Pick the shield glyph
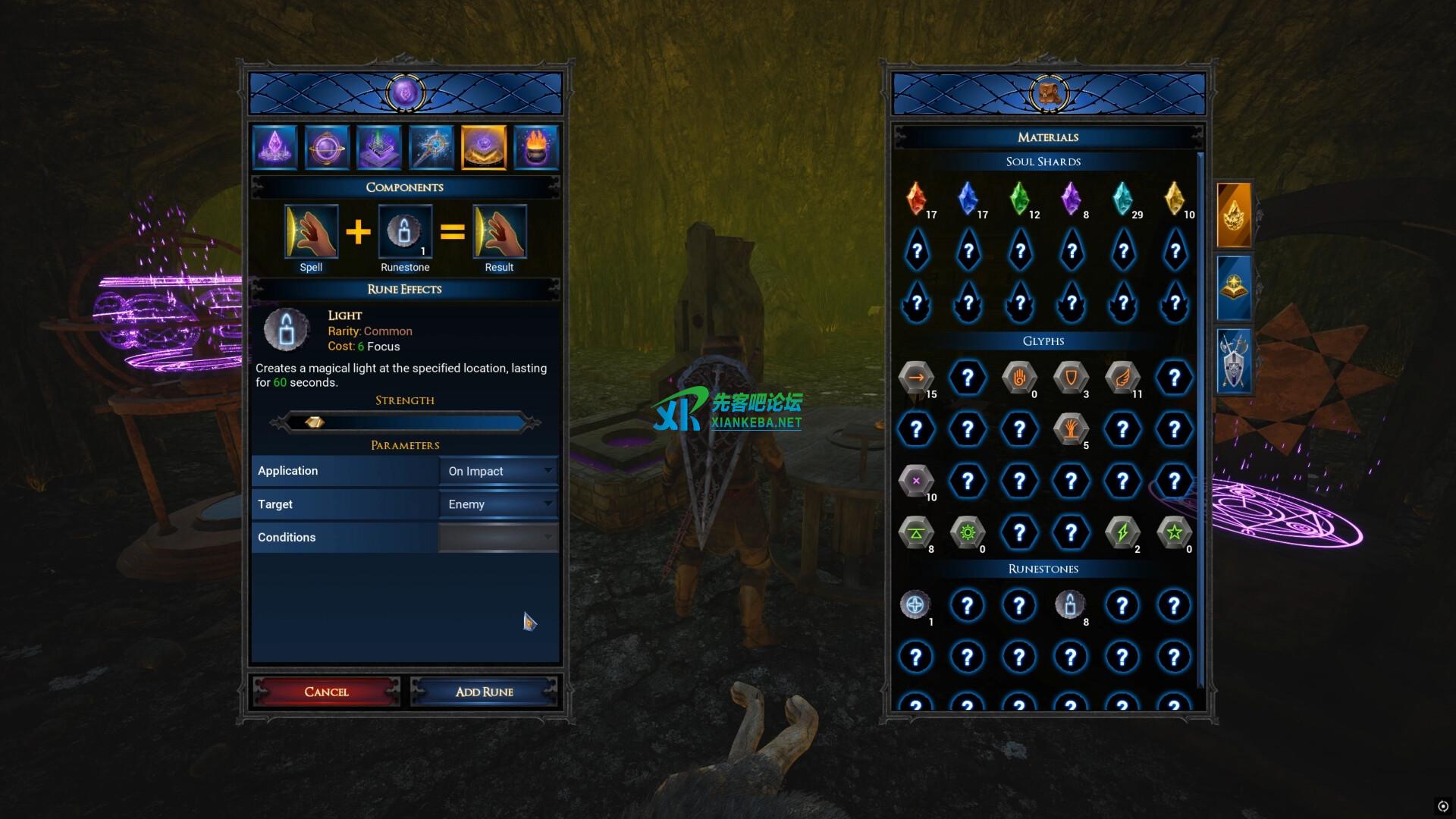 [x=1071, y=378]
